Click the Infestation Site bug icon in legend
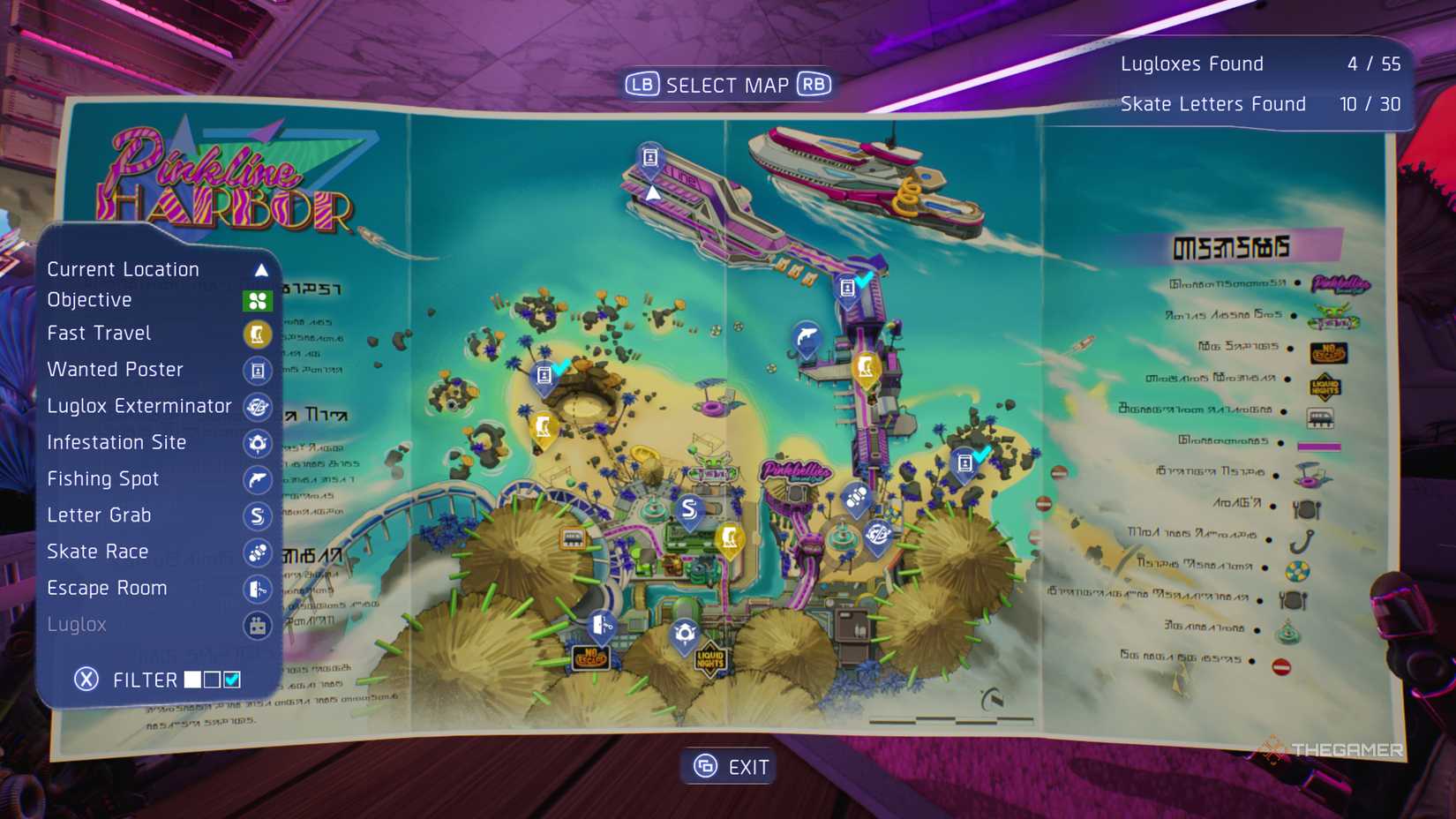Screen dimensions: 1456x819 (x=257, y=443)
